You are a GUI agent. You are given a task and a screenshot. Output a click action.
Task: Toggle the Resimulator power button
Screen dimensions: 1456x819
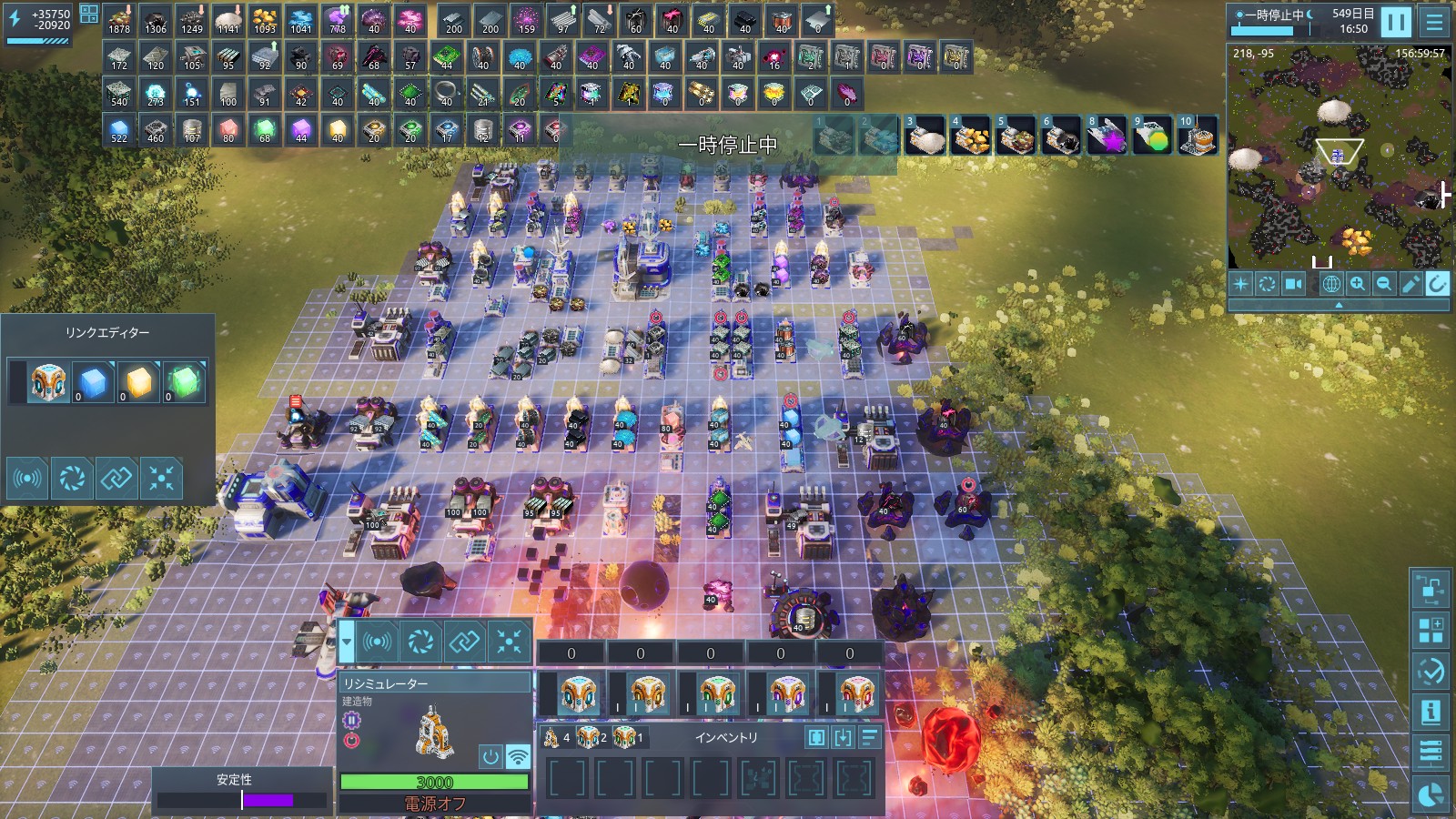coord(490,756)
